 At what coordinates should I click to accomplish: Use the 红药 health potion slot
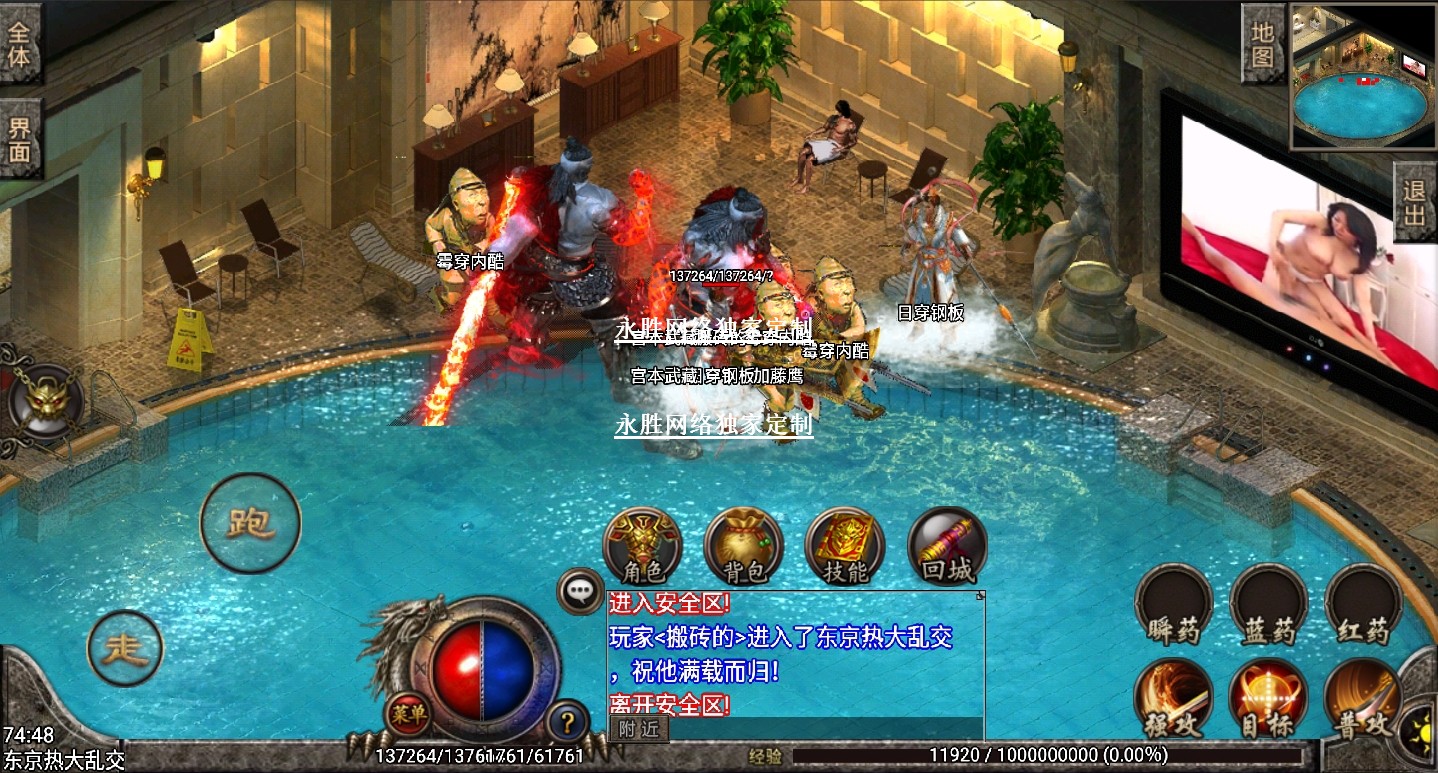1363,605
